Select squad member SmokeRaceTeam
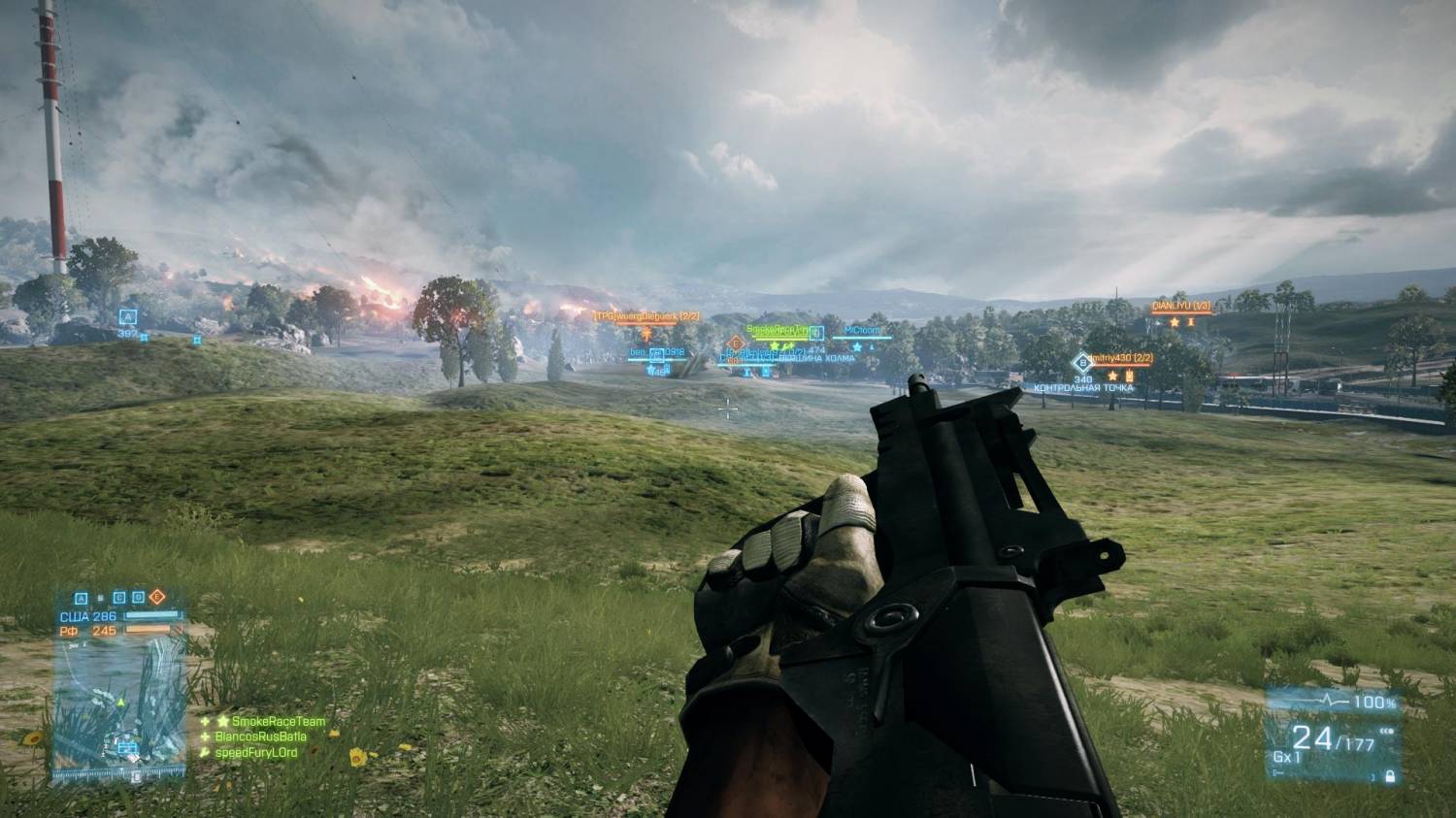The height and width of the screenshot is (818, 1456). click(278, 722)
